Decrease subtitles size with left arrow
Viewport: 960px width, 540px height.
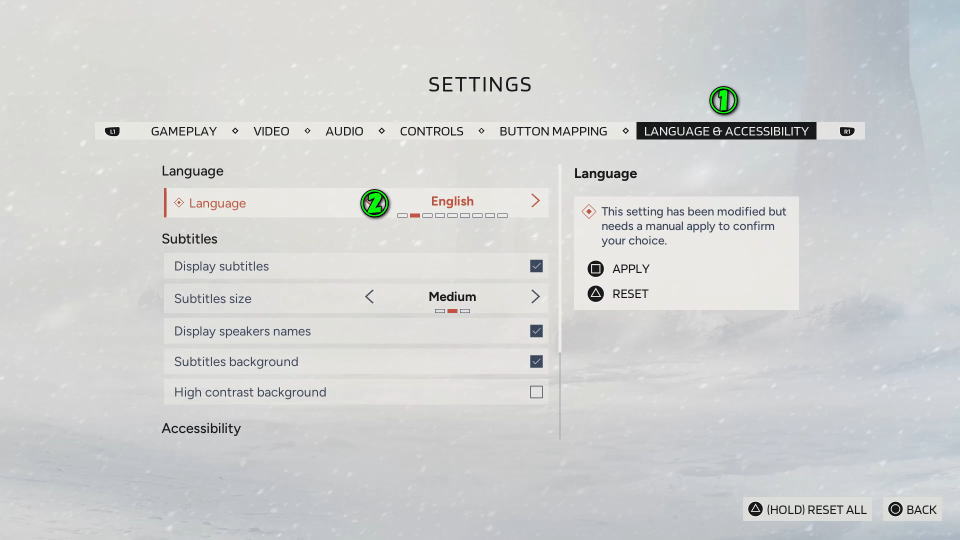click(x=369, y=297)
